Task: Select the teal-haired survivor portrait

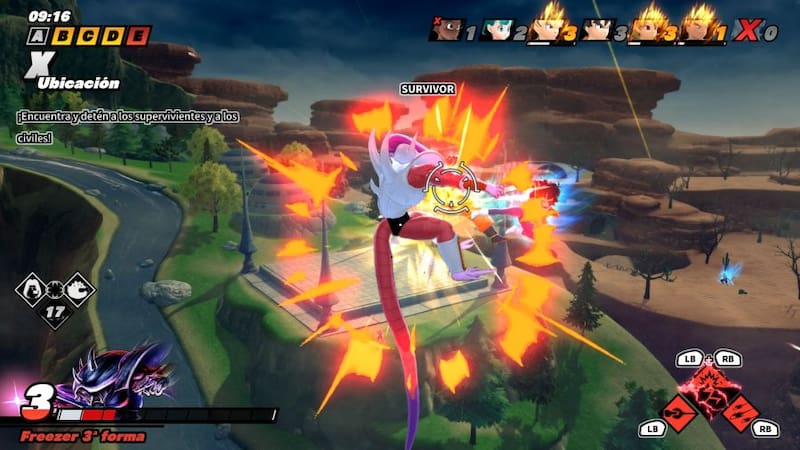Action: (x=496, y=29)
